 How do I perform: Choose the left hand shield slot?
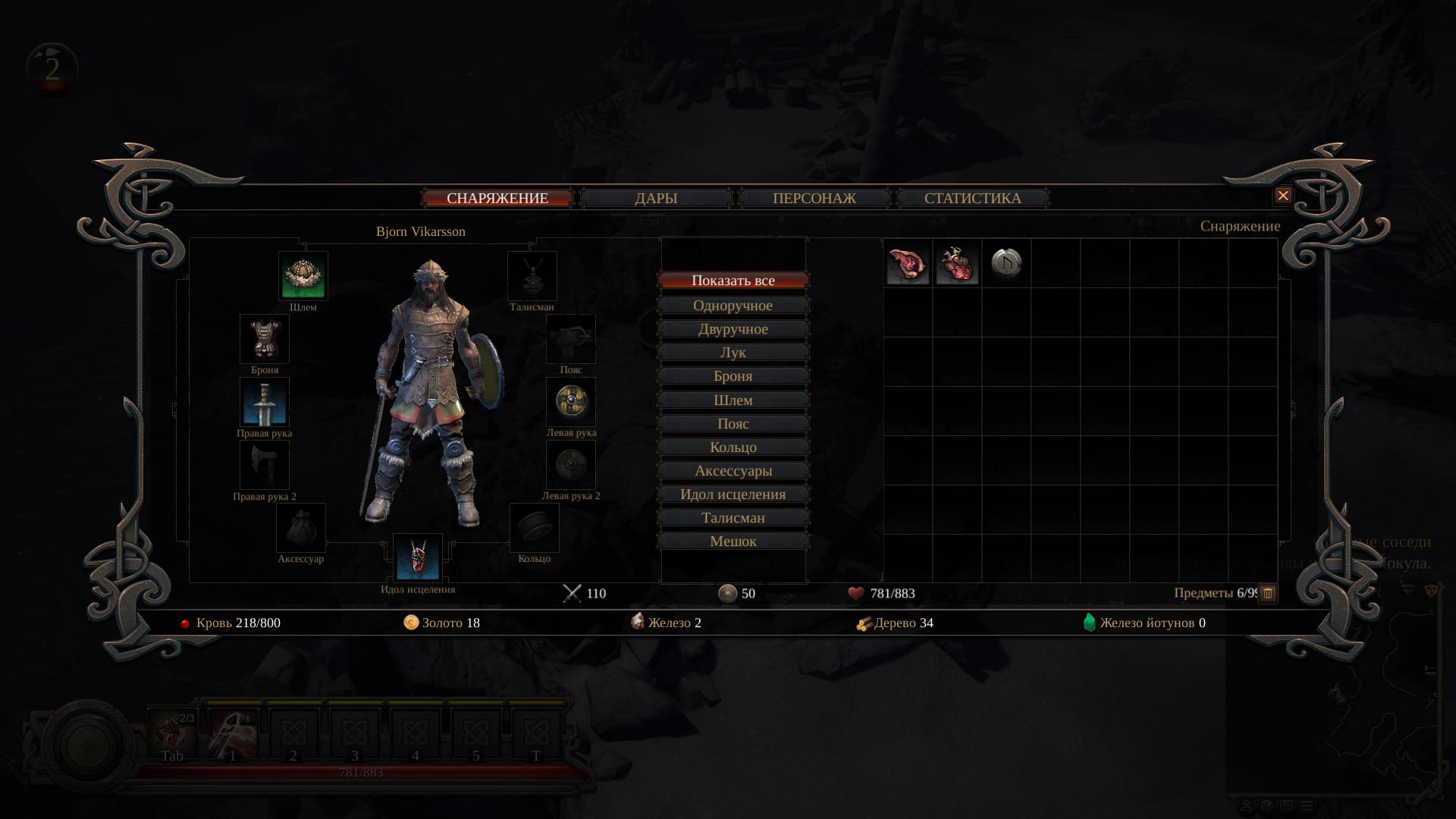(x=571, y=402)
